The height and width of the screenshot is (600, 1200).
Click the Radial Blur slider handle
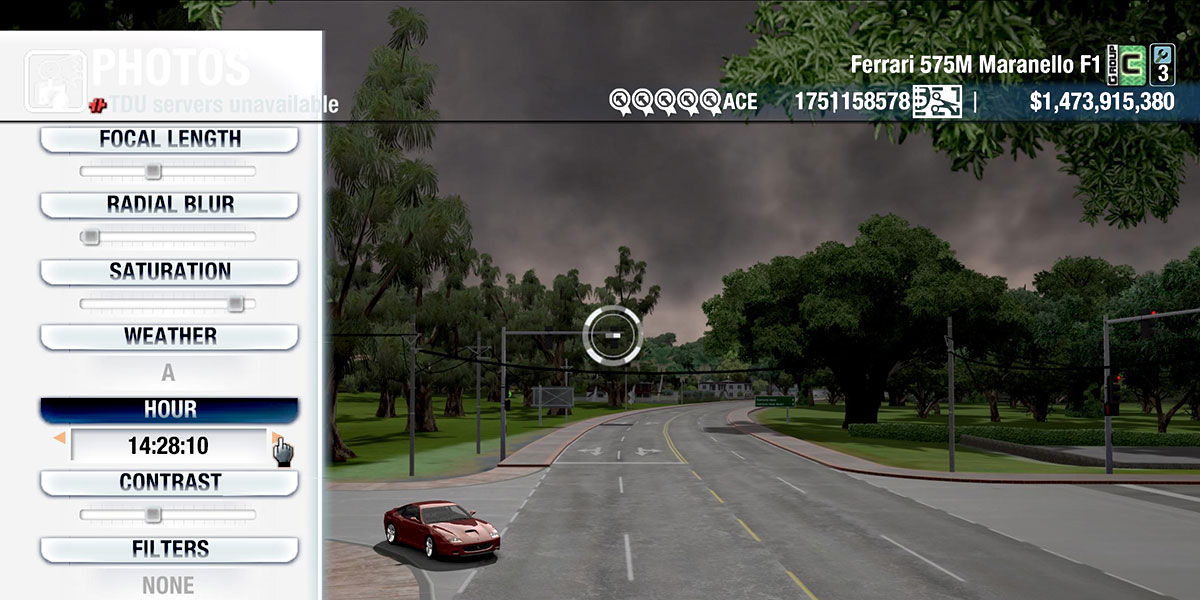tap(91, 237)
